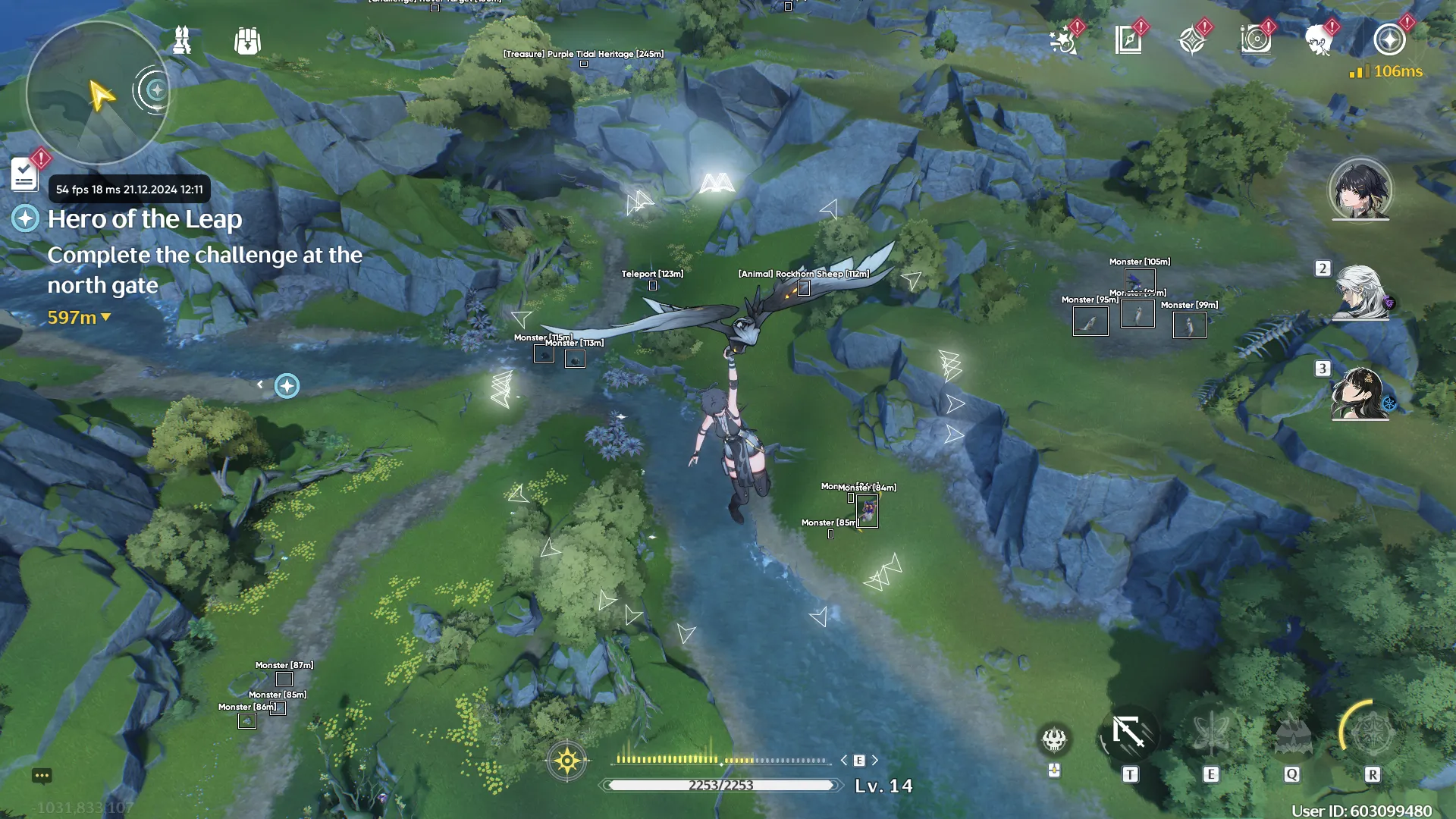1456x819 pixels.
Task: Use the butterfly-shaped resonance skill icon
Action: (1210, 734)
